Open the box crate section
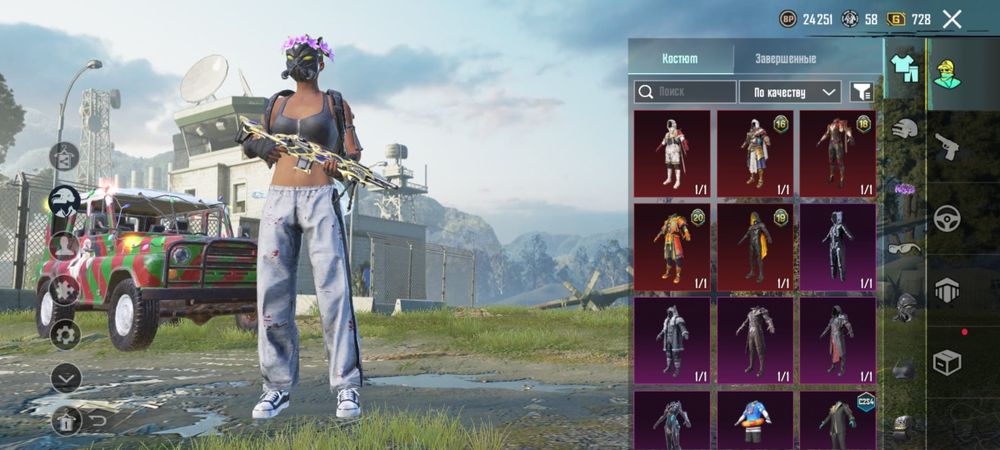The width and height of the screenshot is (1000, 450). point(947,363)
